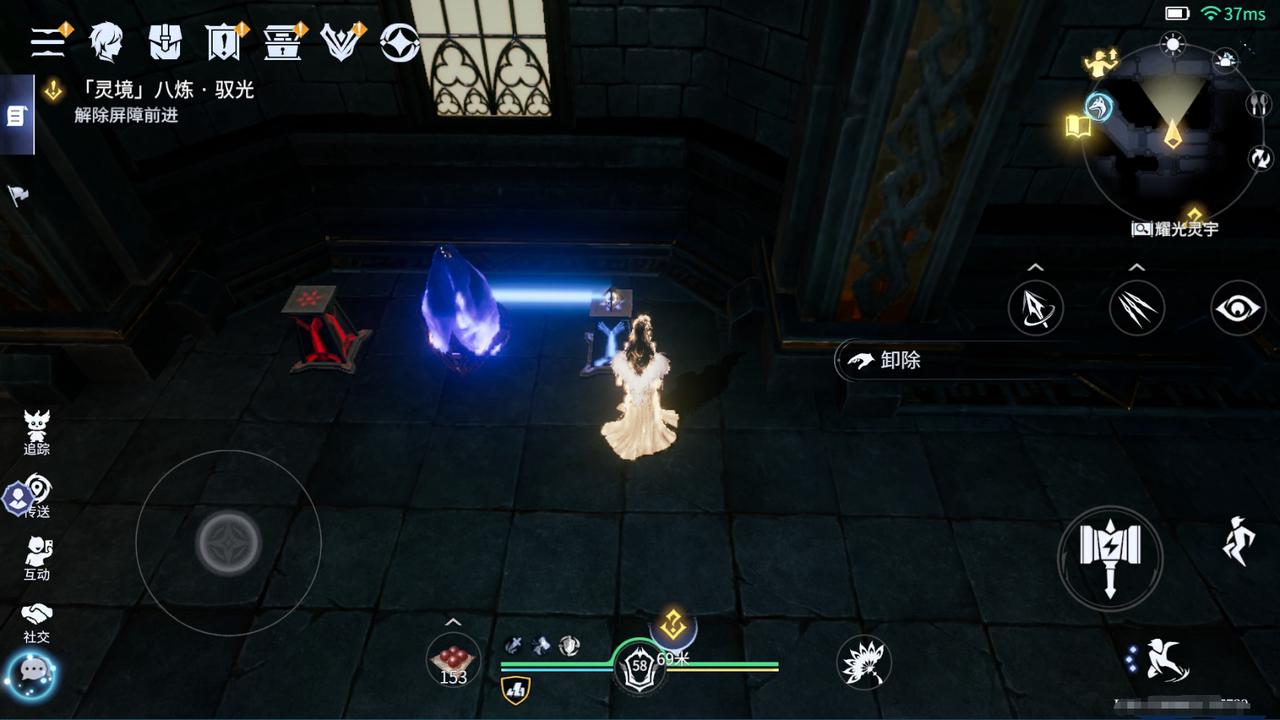
Task: Open the backpack inventory icon
Action: click(x=165, y=42)
